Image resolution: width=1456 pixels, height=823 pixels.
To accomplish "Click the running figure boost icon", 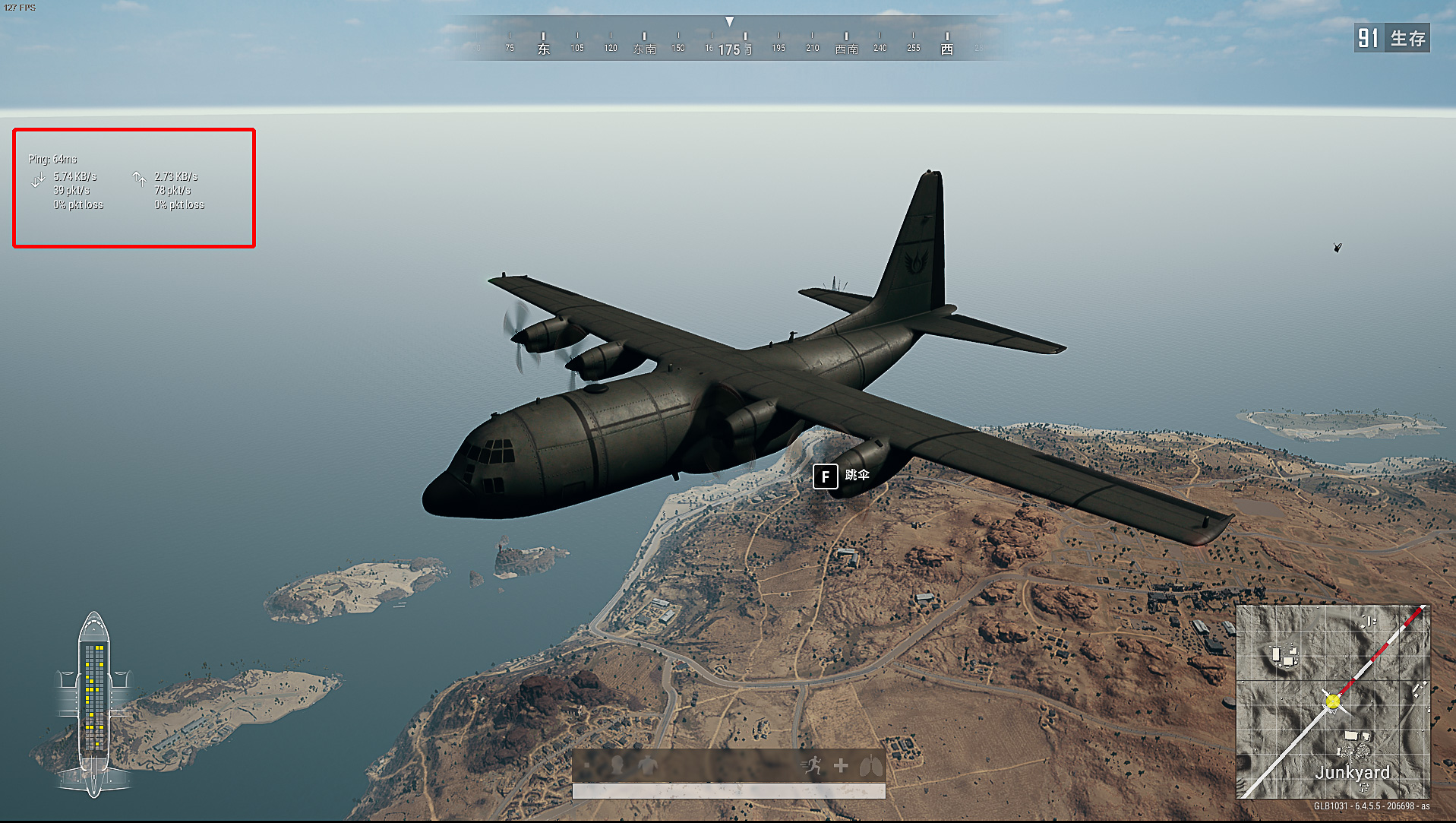I will click(813, 765).
